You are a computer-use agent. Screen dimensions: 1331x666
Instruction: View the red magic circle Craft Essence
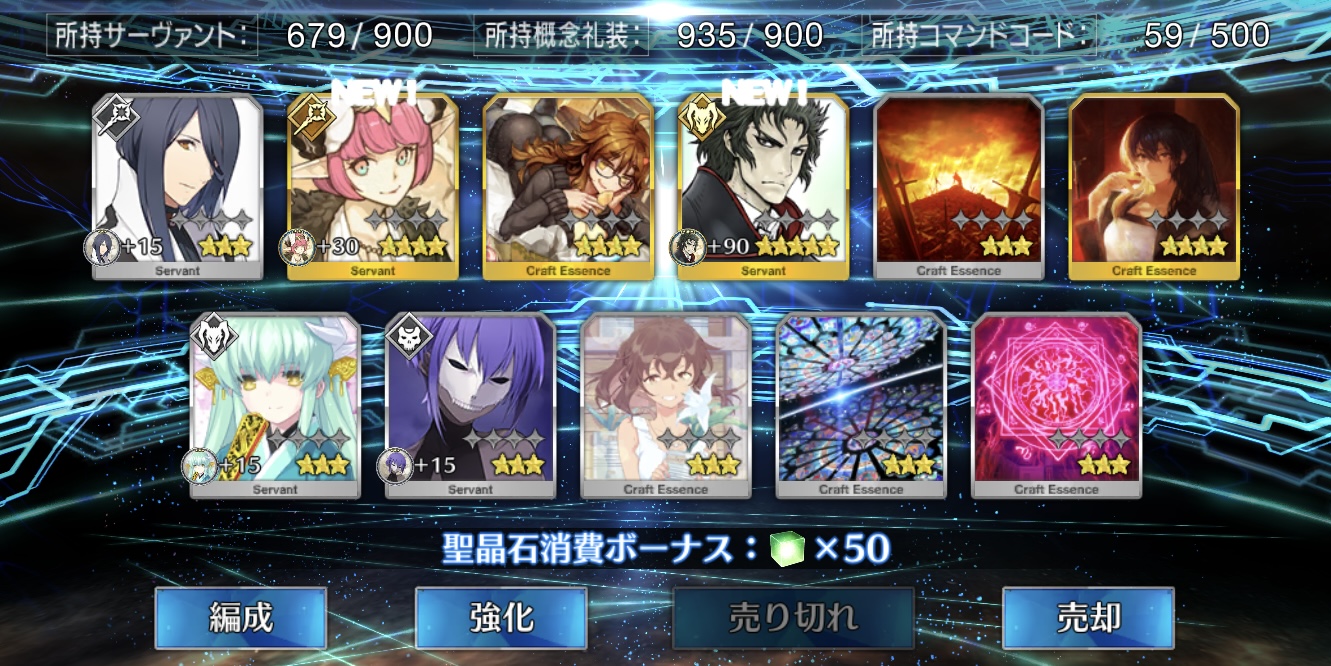click(1056, 403)
